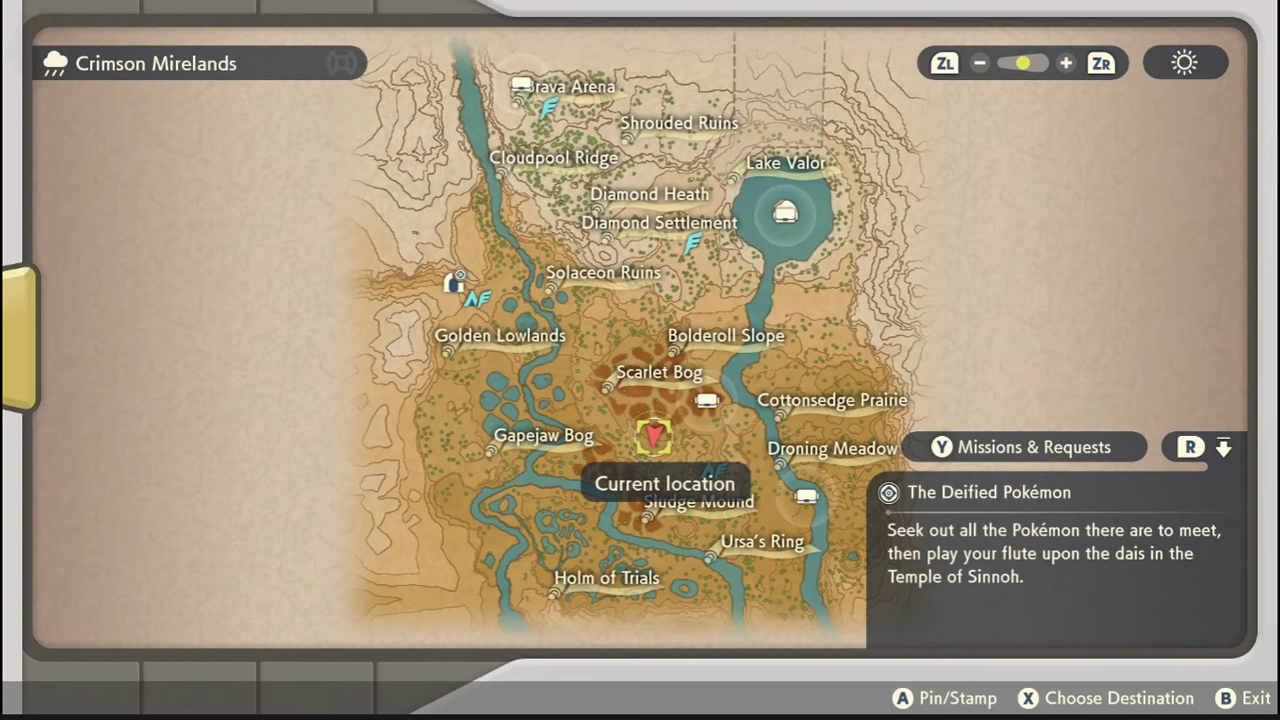This screenshot has height=720, width=1280.
Task: Click the ZR shoulder button icon
Action: tap(1100, 63)
